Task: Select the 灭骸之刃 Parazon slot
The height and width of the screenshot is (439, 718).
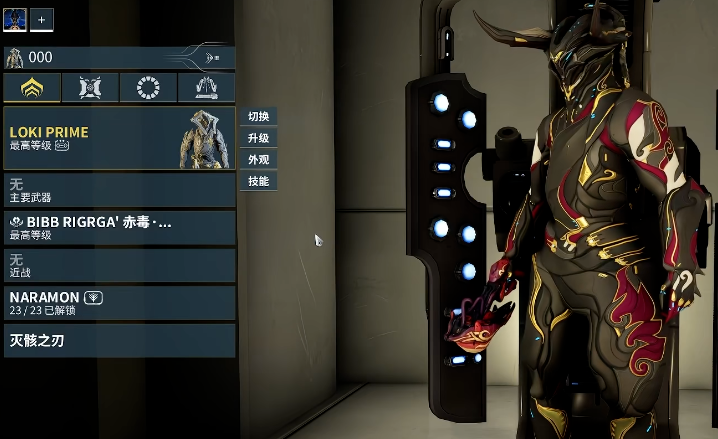Action: tap(119, 341)
